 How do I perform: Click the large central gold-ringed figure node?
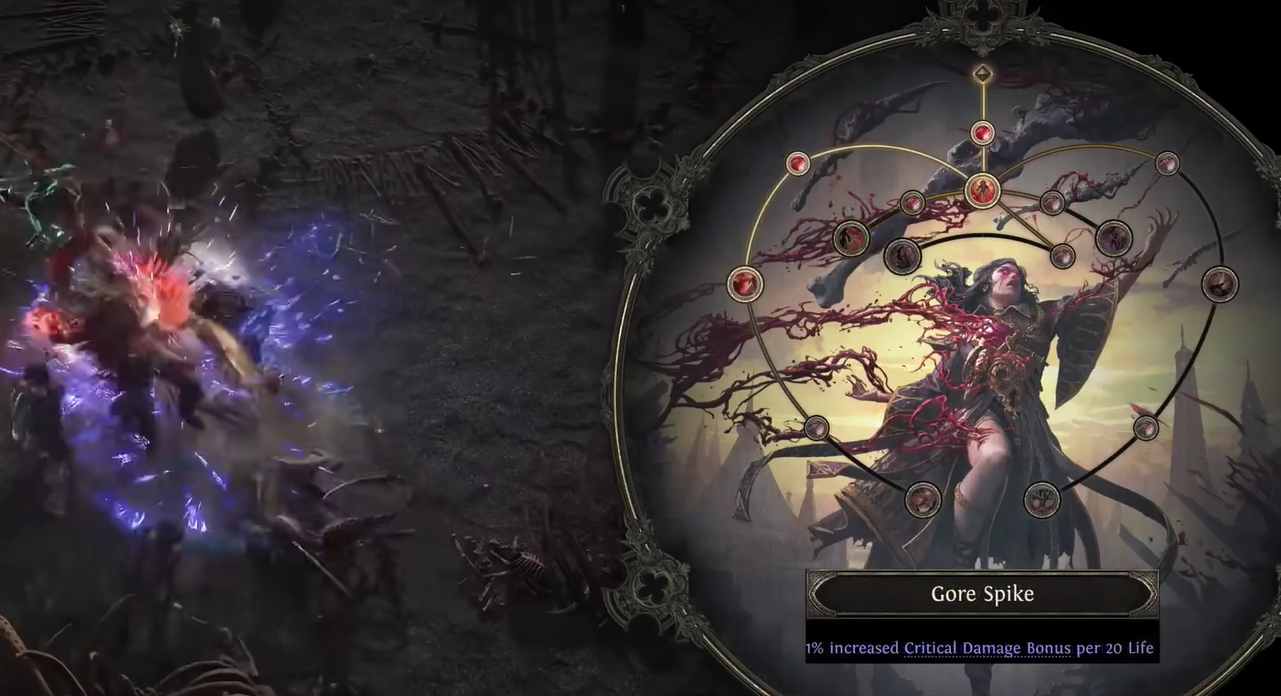pyautogui.click(x=982, y=190)
